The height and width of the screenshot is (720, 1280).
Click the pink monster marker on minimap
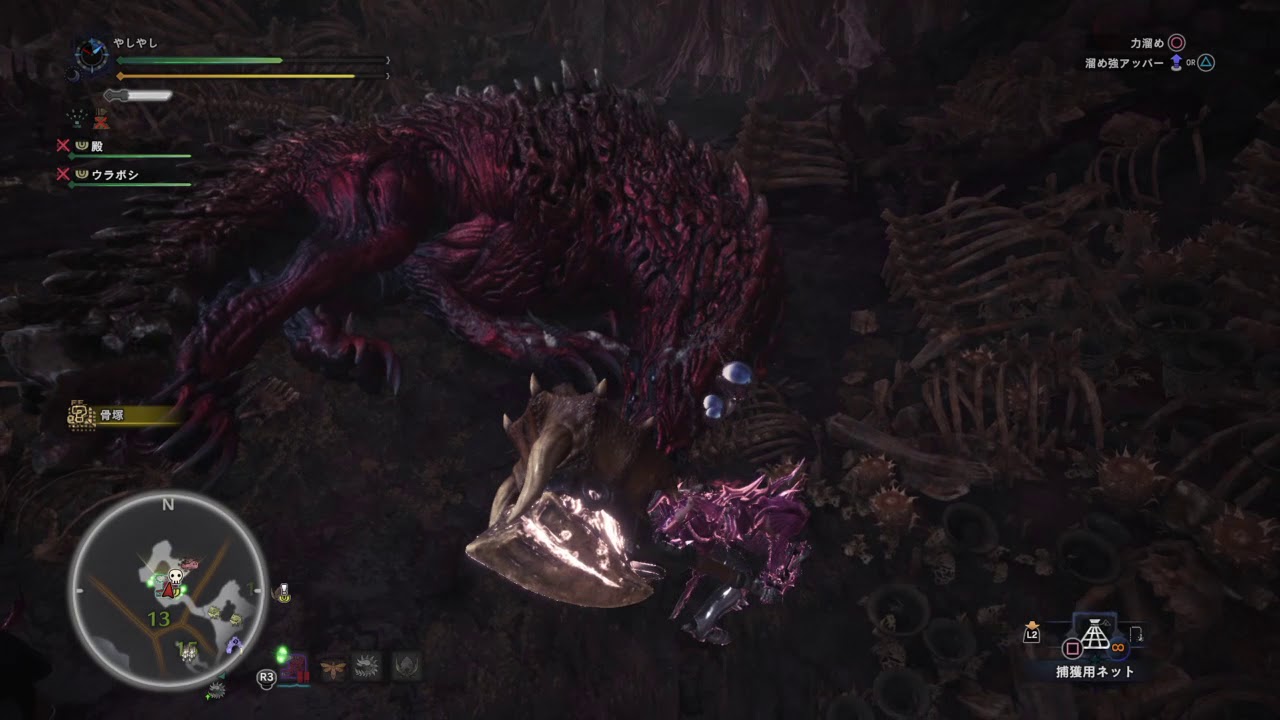[x=190, y=566]
